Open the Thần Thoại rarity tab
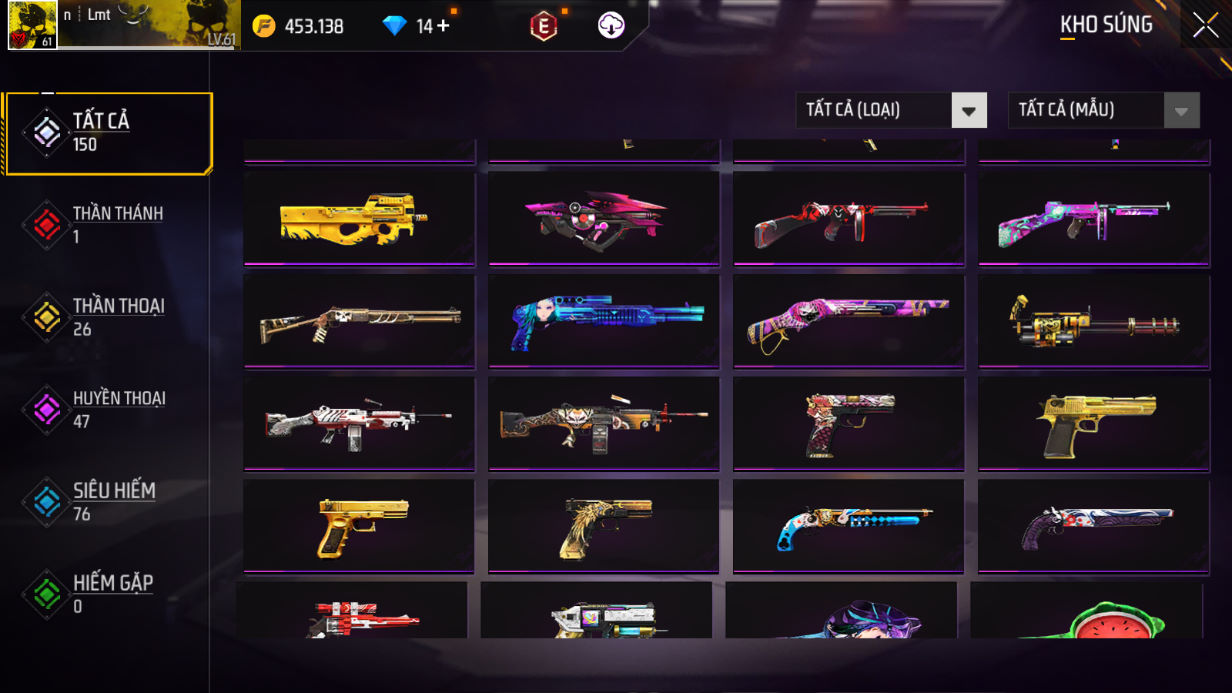 click(x=108, y=317)
